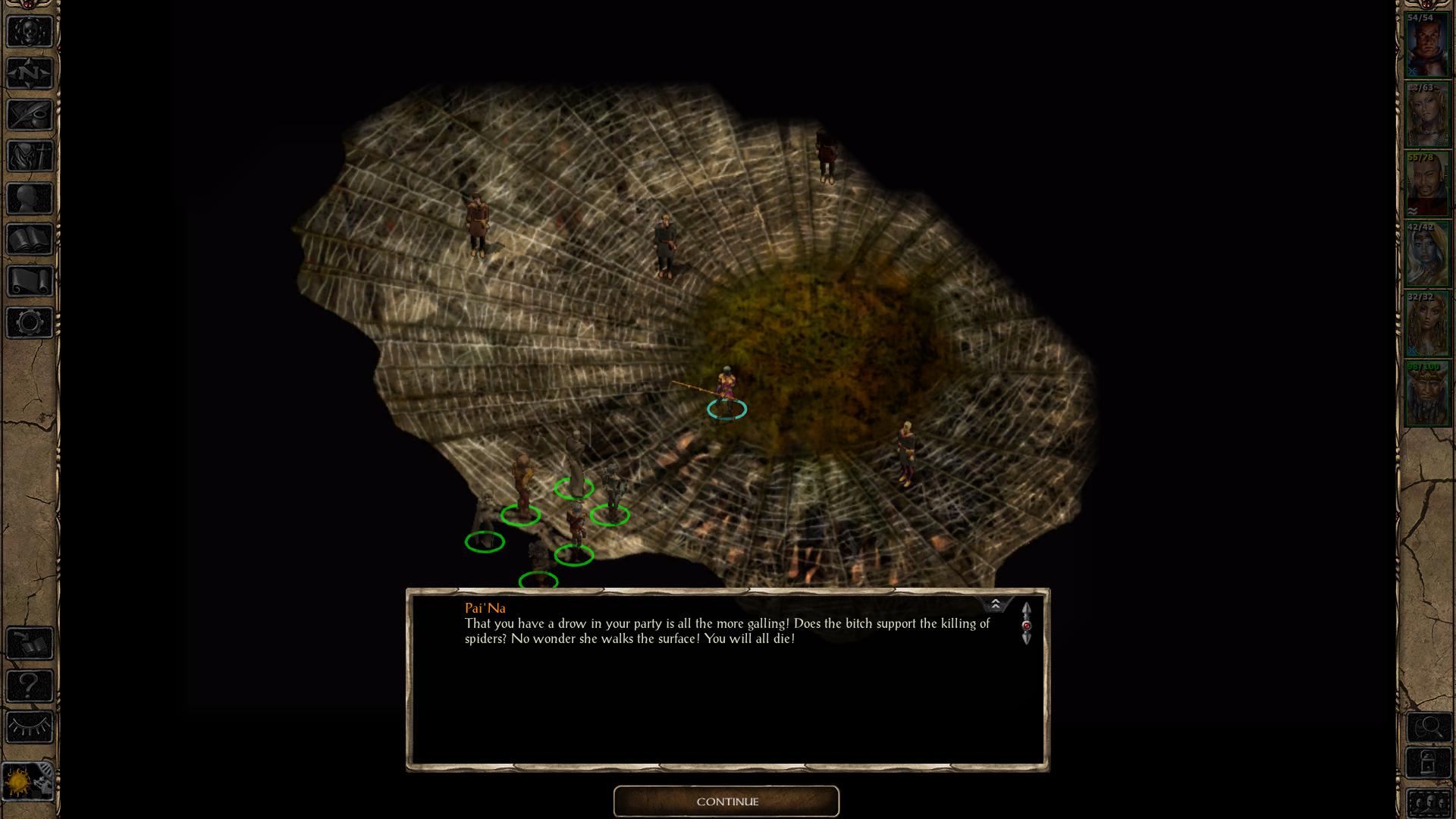Select the 32/32 party member portrait
This screenshot has height=819, width=1456.
(x=1427, y=324)
